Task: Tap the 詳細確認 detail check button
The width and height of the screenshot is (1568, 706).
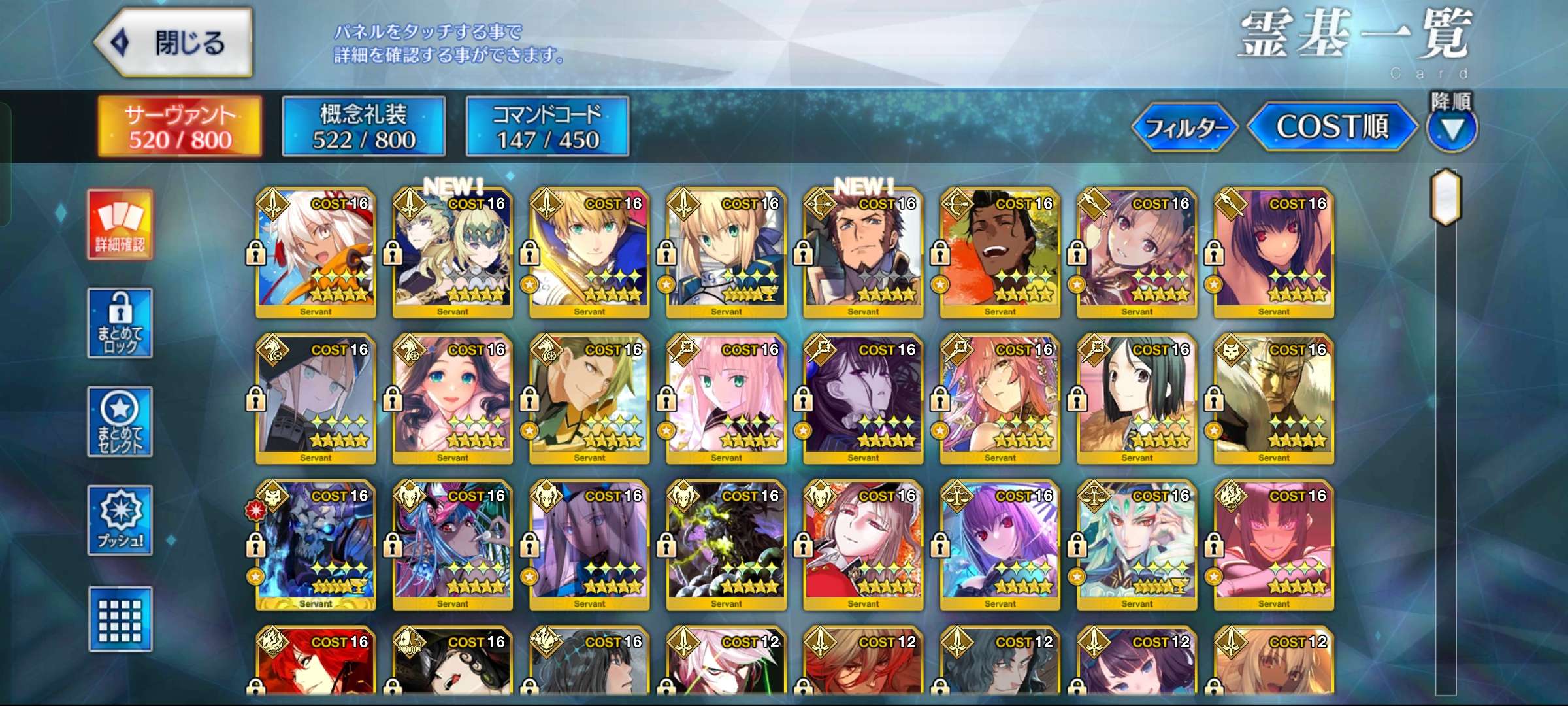Action: pyautogui.click(x=120, y=225)
